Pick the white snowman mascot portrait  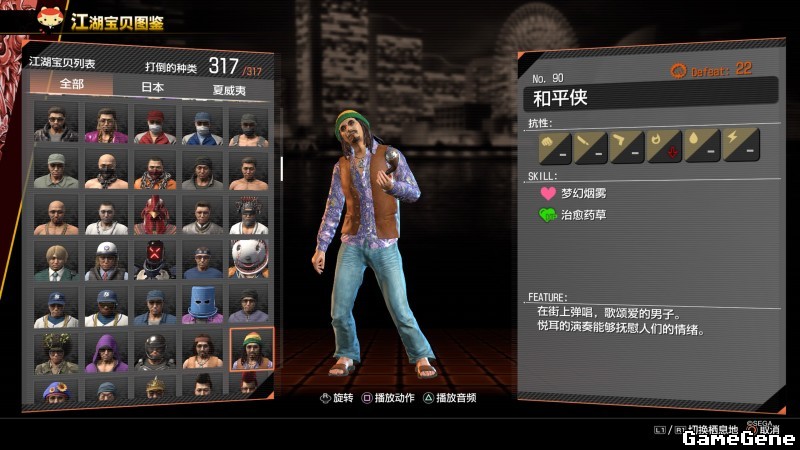tap(250, 259)
